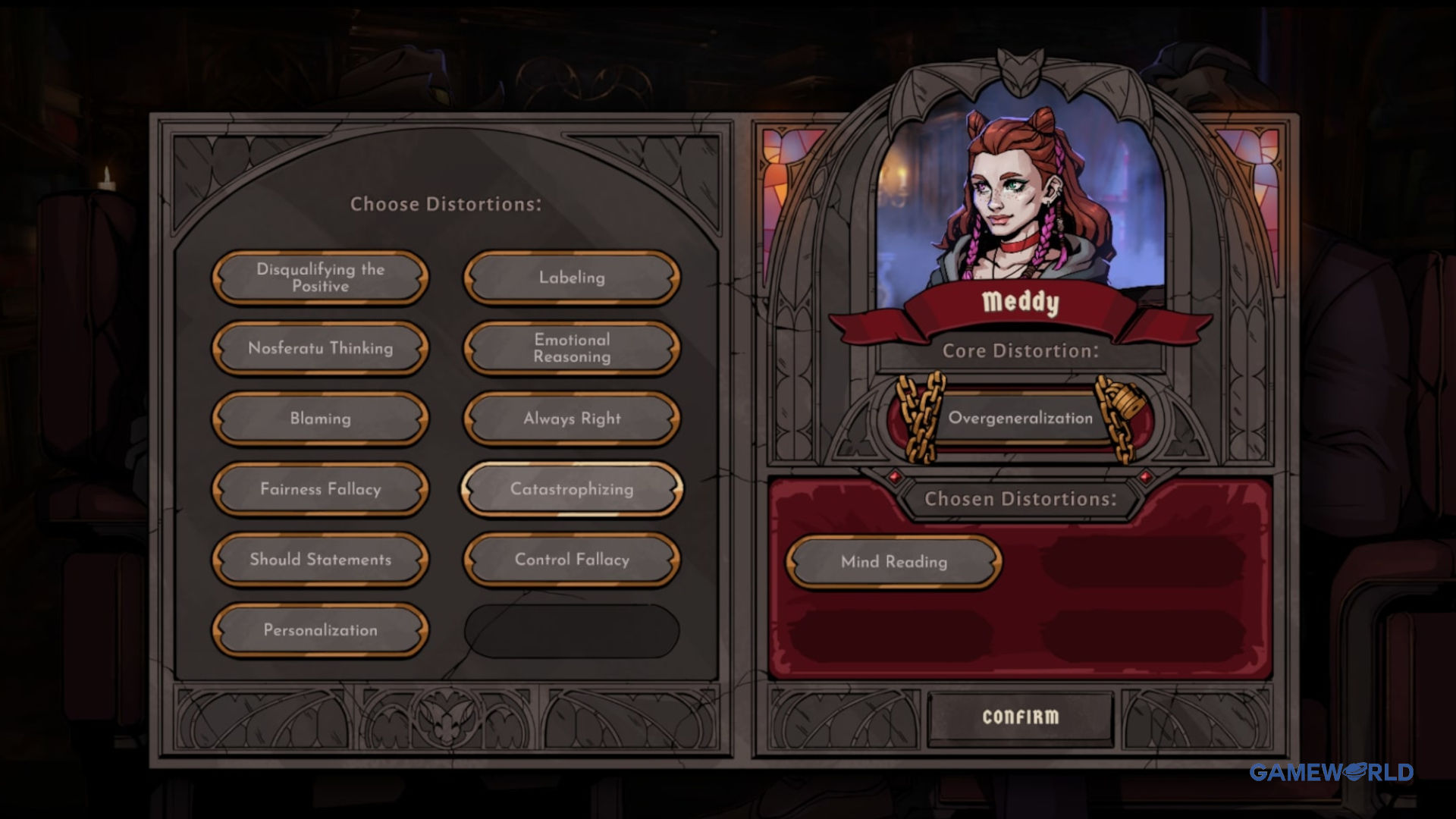Select the Personalization distortion
The width and height of the screenshot is (1456, 819).
(320, 630)
